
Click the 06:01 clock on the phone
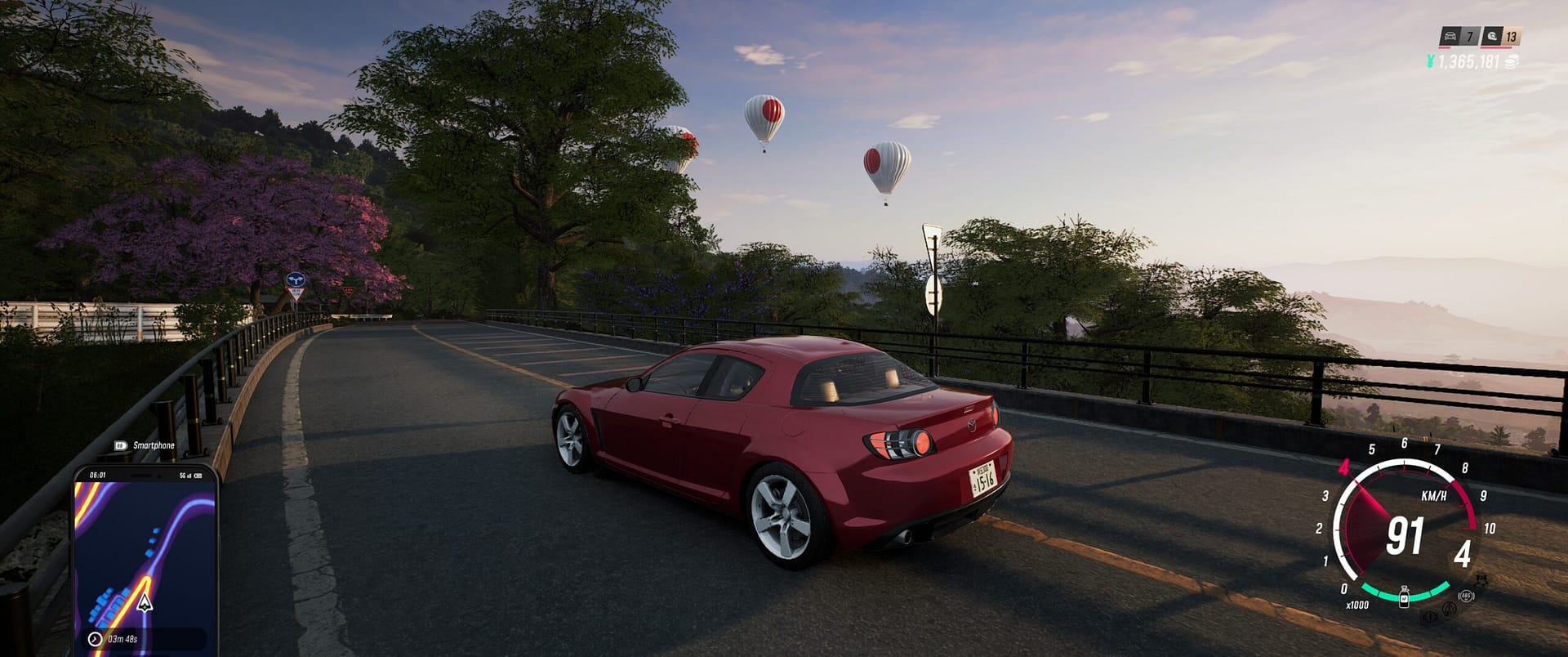tap(98, 475)
